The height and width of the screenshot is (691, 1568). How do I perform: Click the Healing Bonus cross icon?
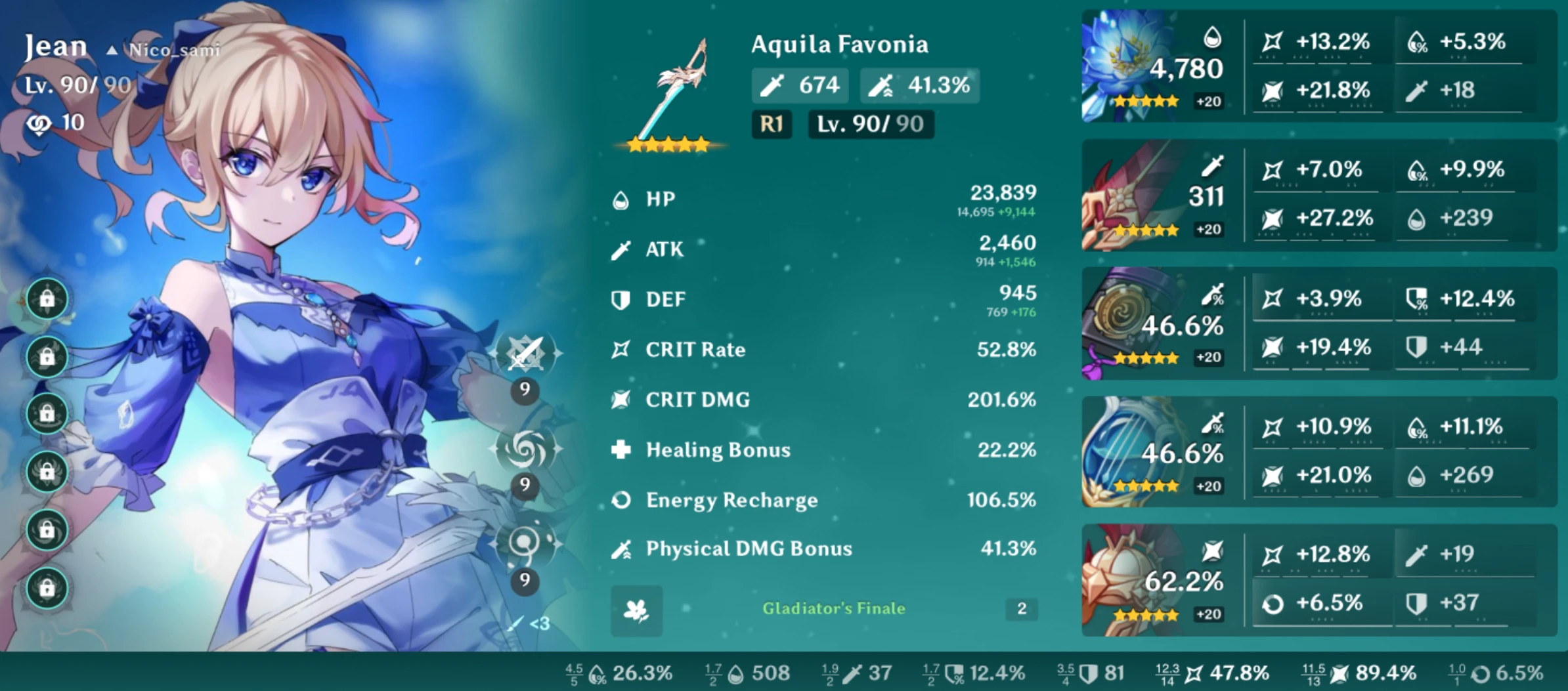tap(622, 450)
